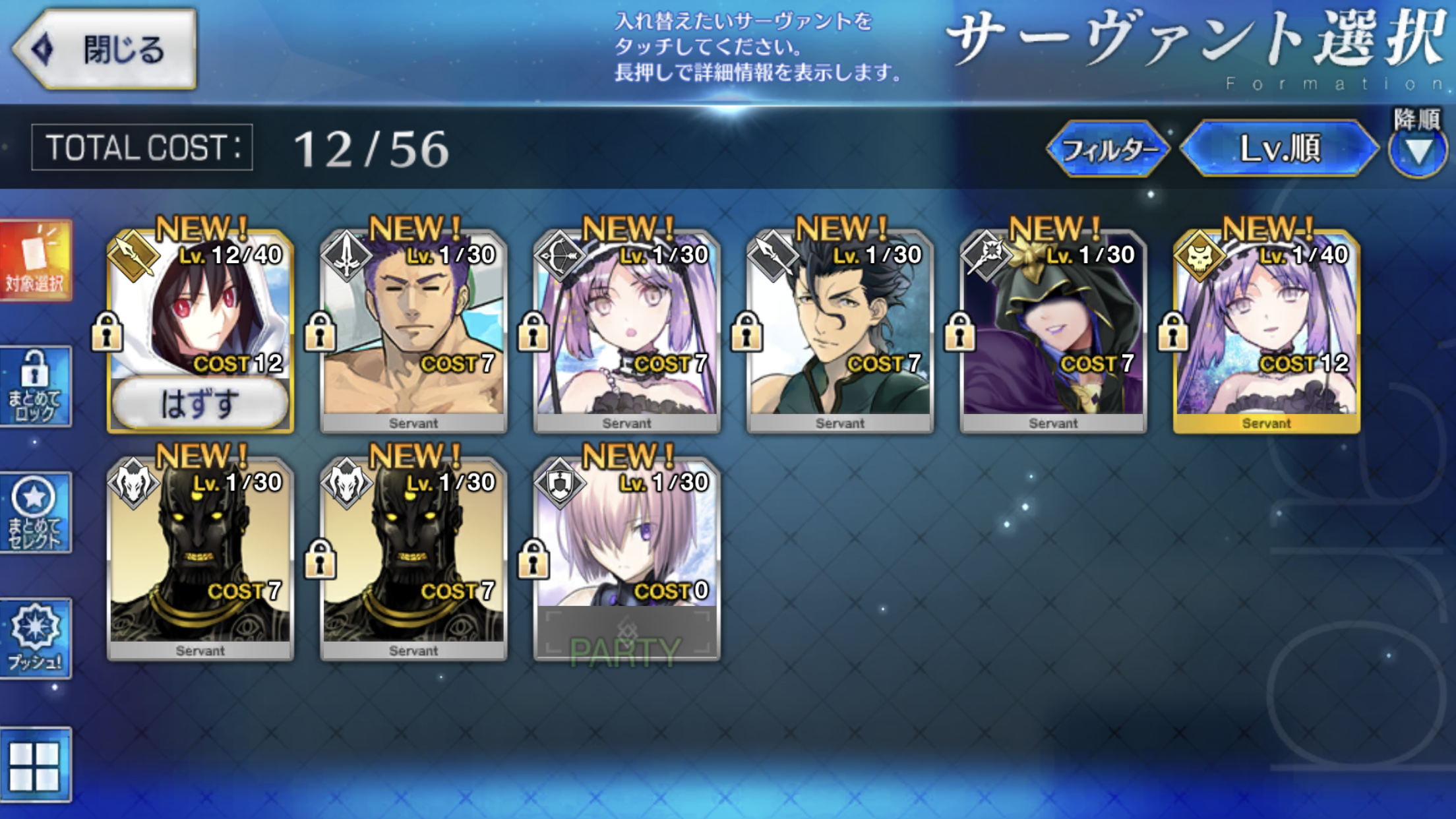The width and height of the screenshot is (1456, 819).
Task: Toggle the lock on the hooded Caster card
Action: click(x=959, y=331)
